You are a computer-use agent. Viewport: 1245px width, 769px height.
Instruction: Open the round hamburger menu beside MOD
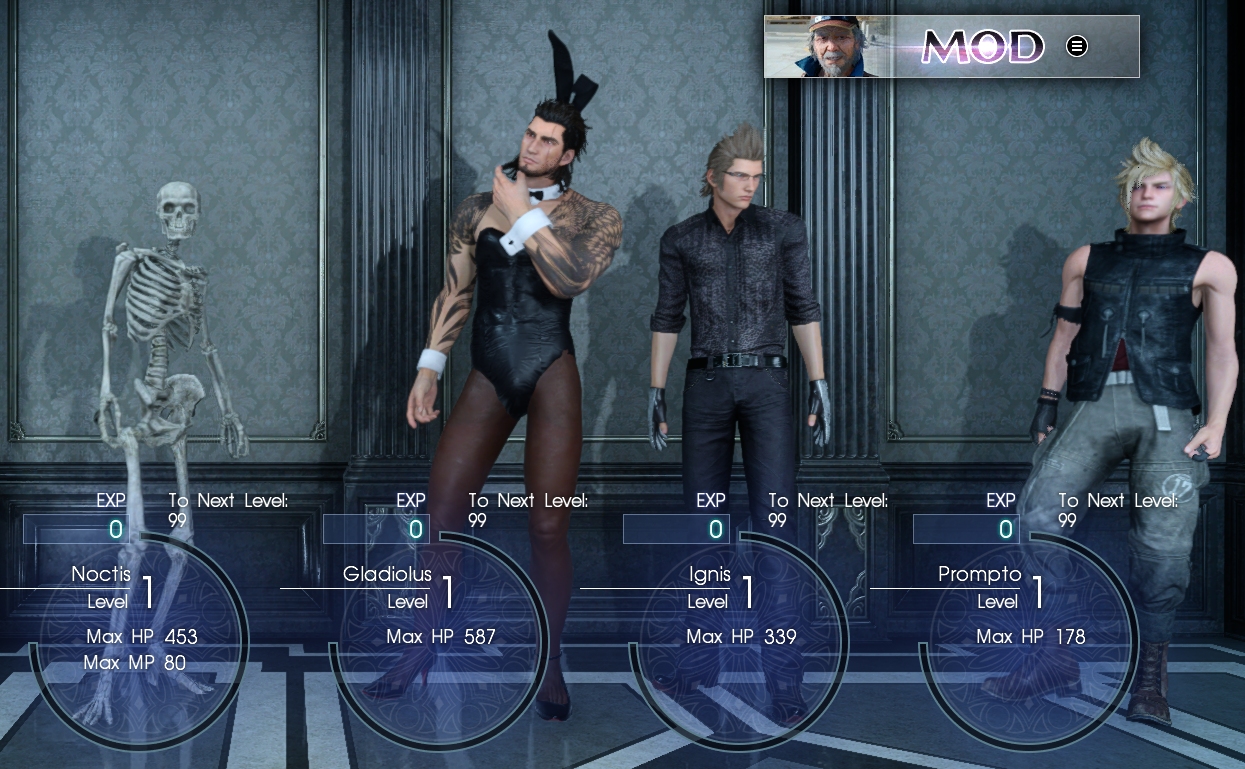[x=1076, y=46]
